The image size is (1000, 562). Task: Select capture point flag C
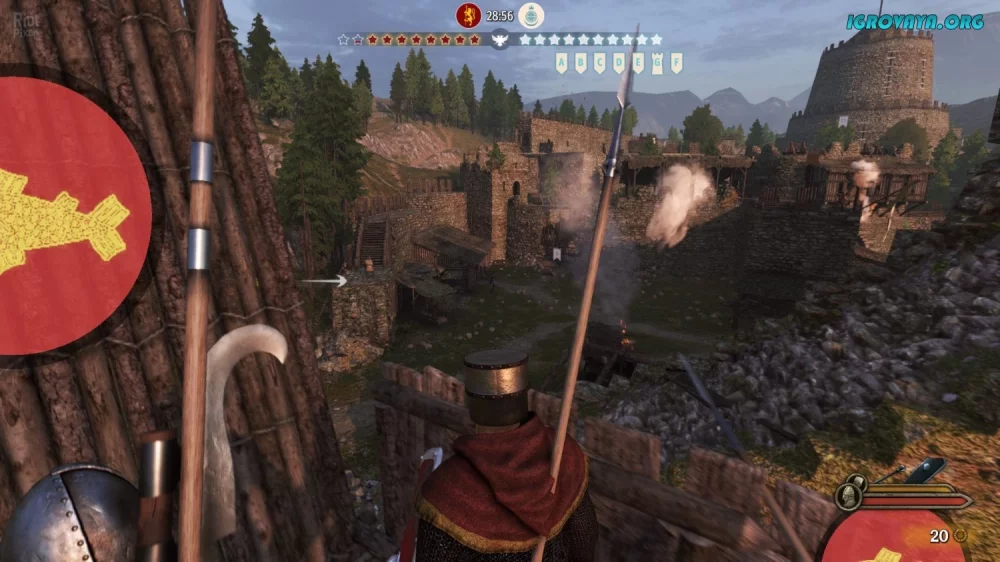pos(599,63)
